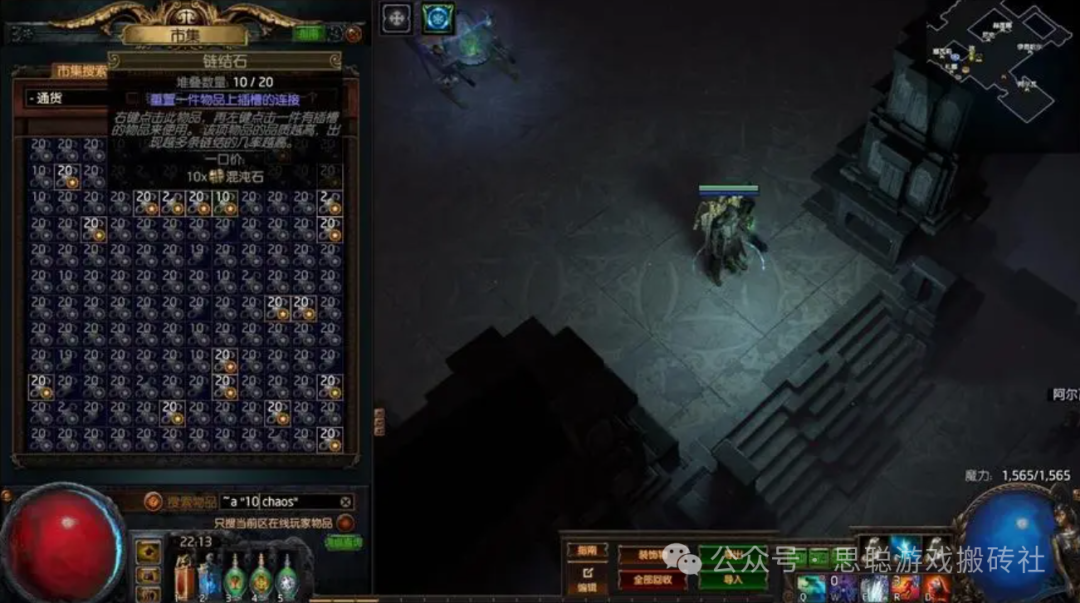Click the 指南 guide button
1080x603 pixels.
coord(587,551)
